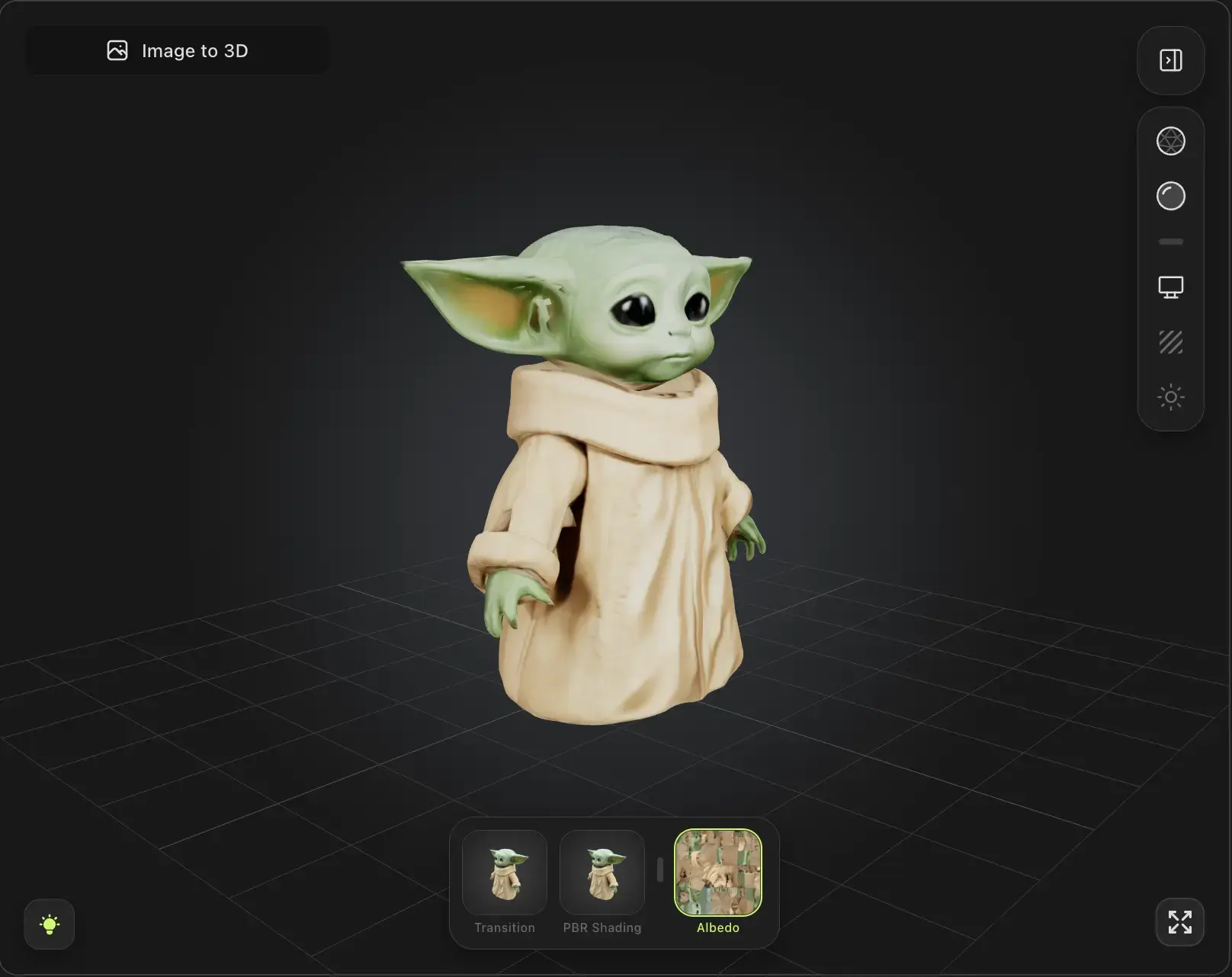Select the monitor display mode icon

pyautogui.click(x=1170, y=287)
